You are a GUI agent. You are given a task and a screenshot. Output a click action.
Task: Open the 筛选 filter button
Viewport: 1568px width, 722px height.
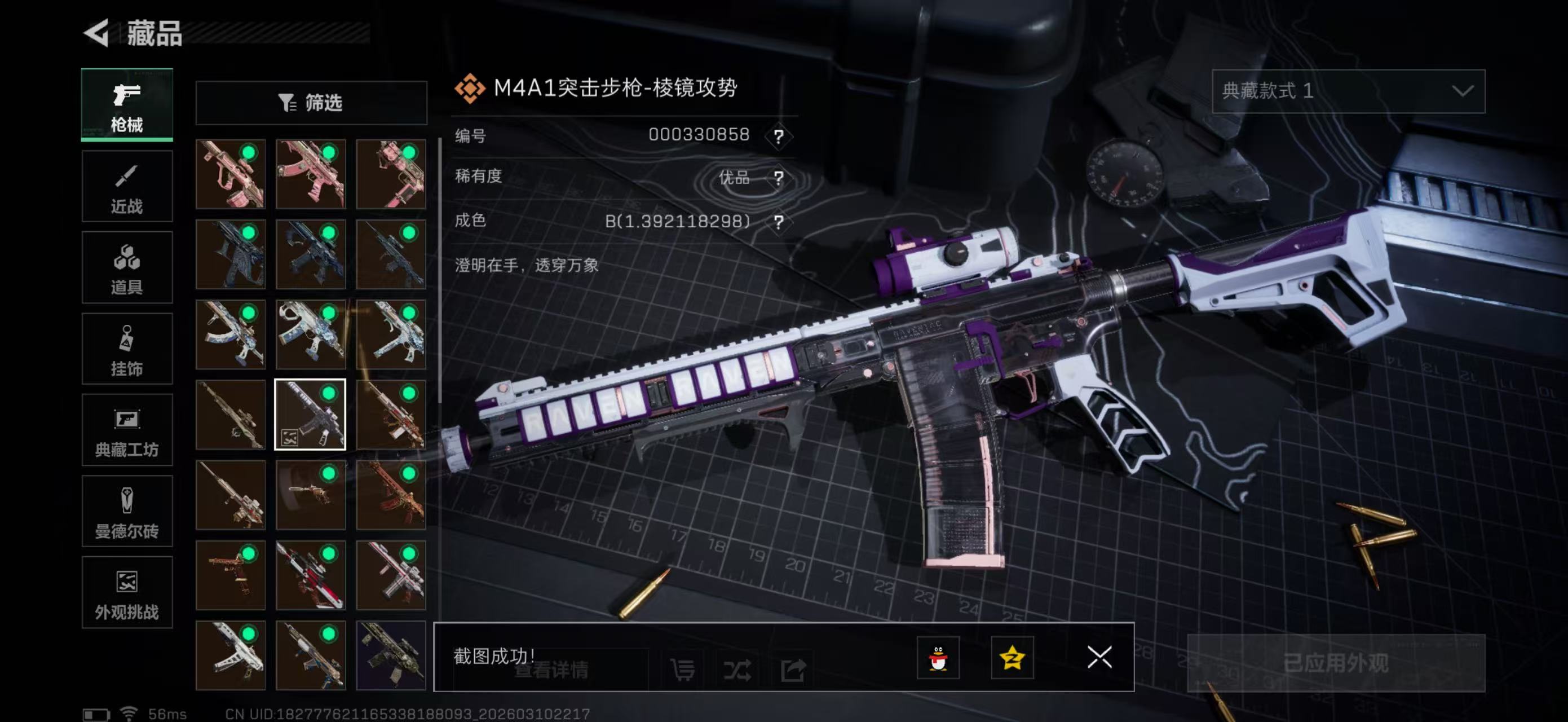(311, 103)
